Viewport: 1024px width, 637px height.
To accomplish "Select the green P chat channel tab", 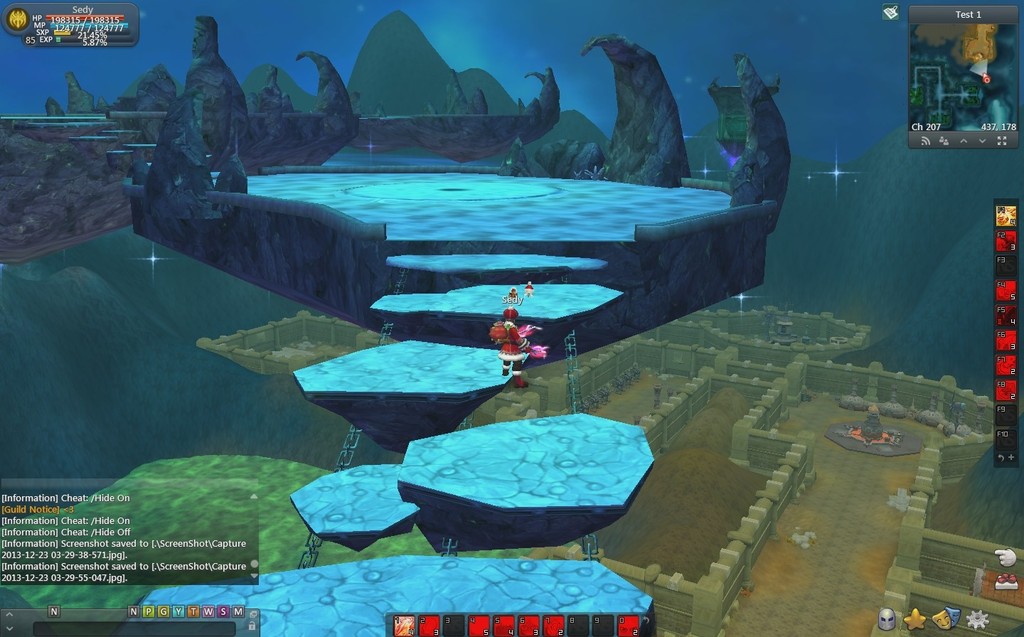I will tap(148, 611).
